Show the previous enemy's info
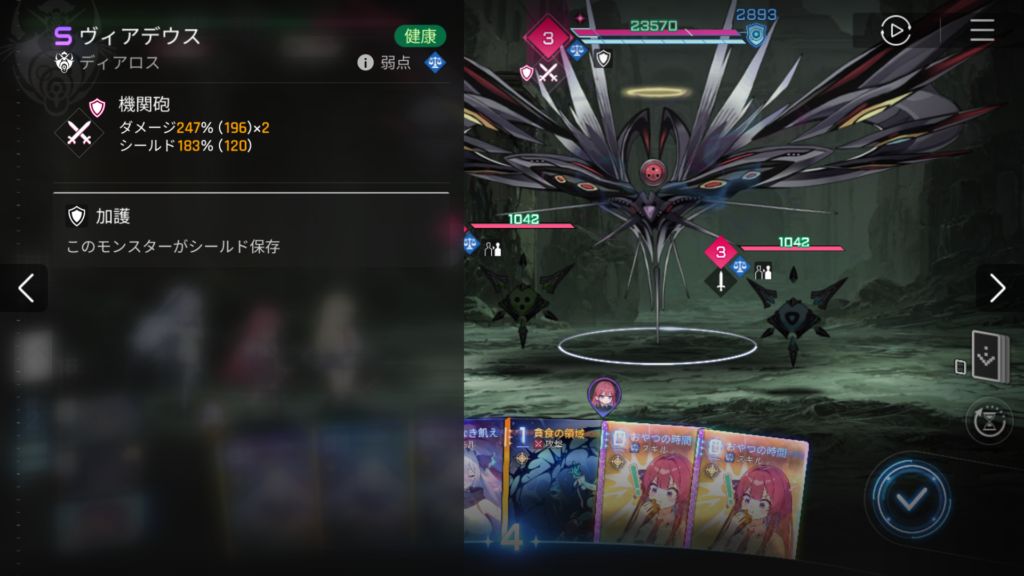1024x576 pixels. [x=26, y=288]
